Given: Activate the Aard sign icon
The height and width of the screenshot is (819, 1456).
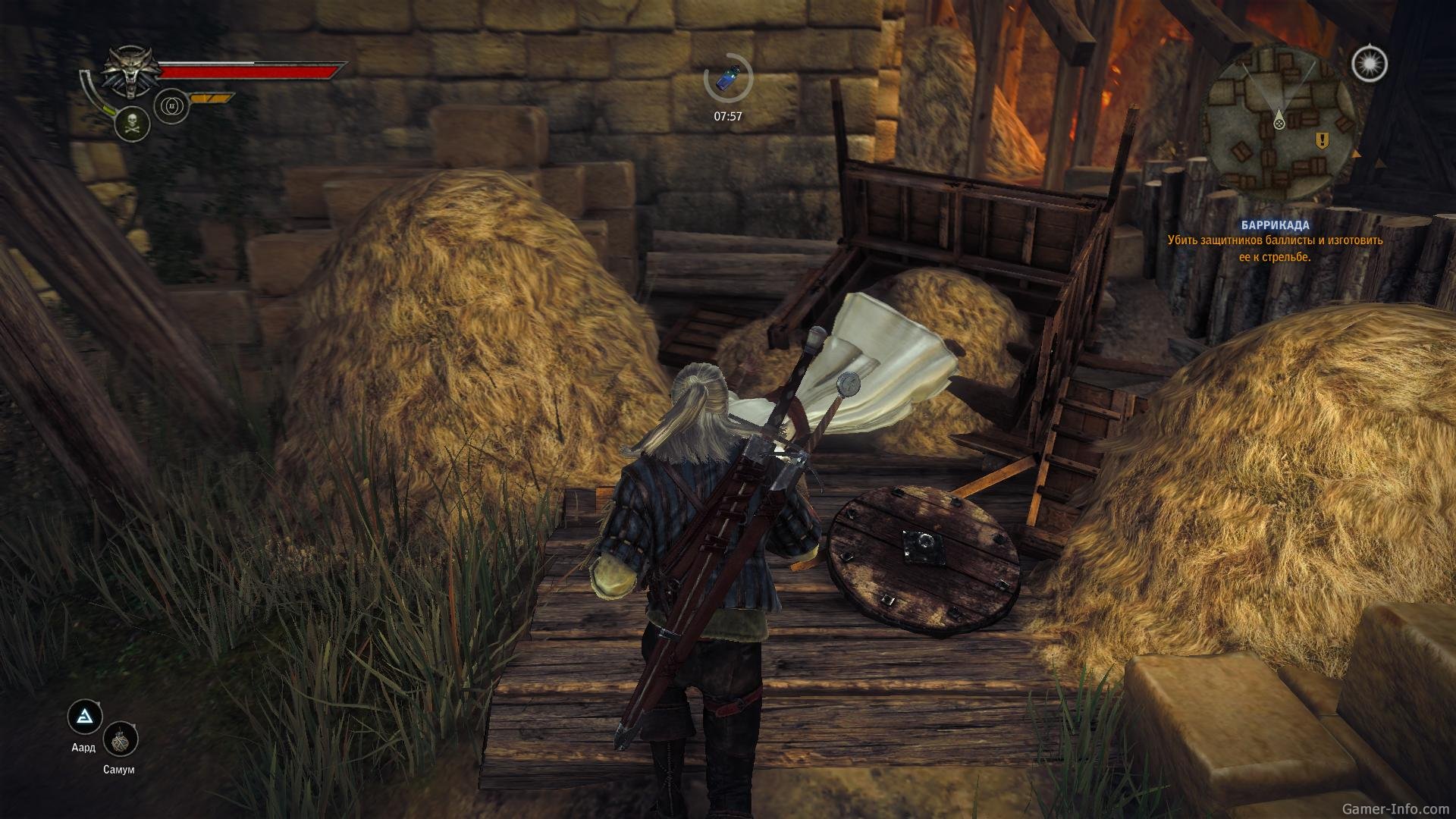Looking at the screenshot, I should 85,717.
